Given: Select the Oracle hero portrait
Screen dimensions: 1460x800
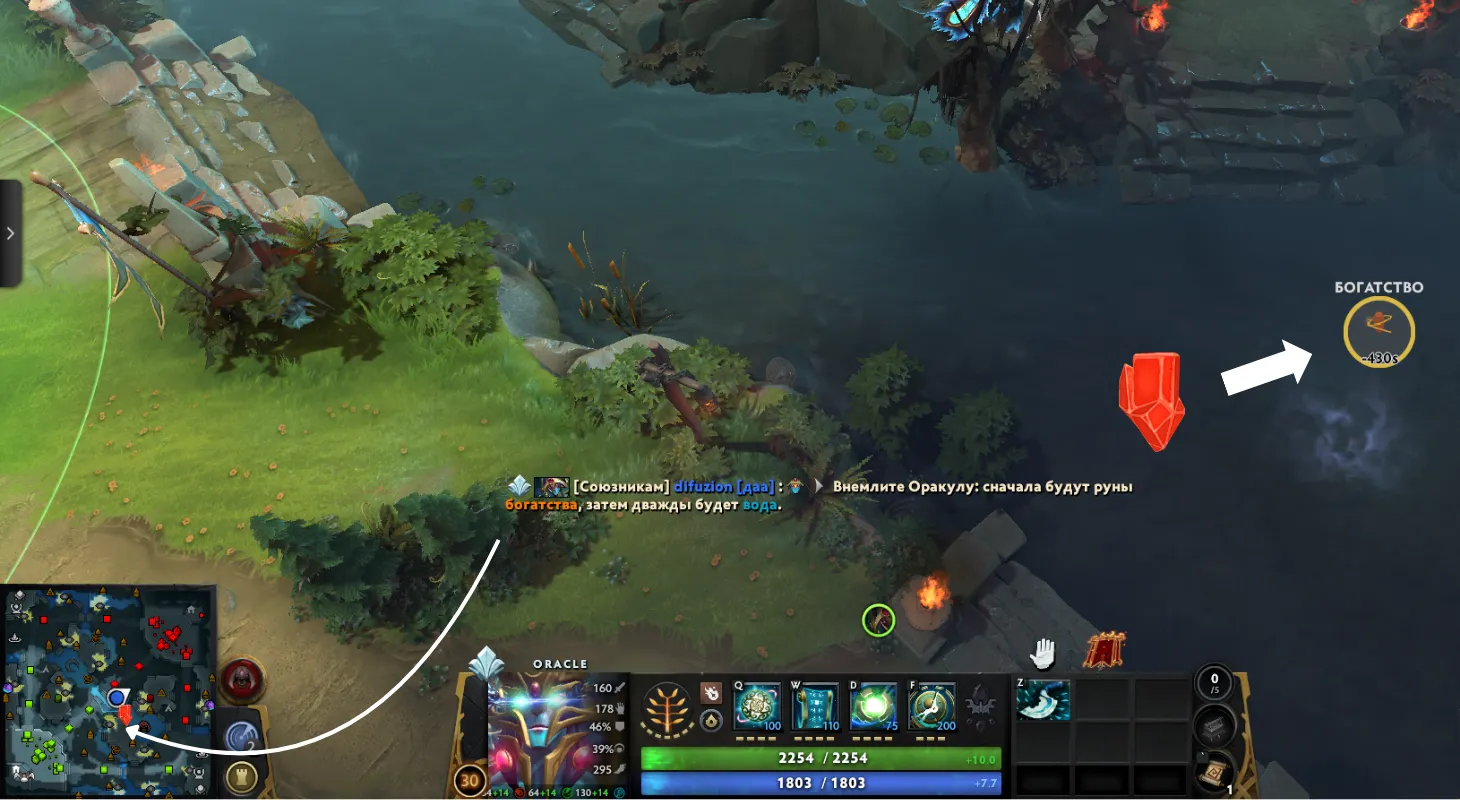Looking at the screenshot, I should 536,732.
